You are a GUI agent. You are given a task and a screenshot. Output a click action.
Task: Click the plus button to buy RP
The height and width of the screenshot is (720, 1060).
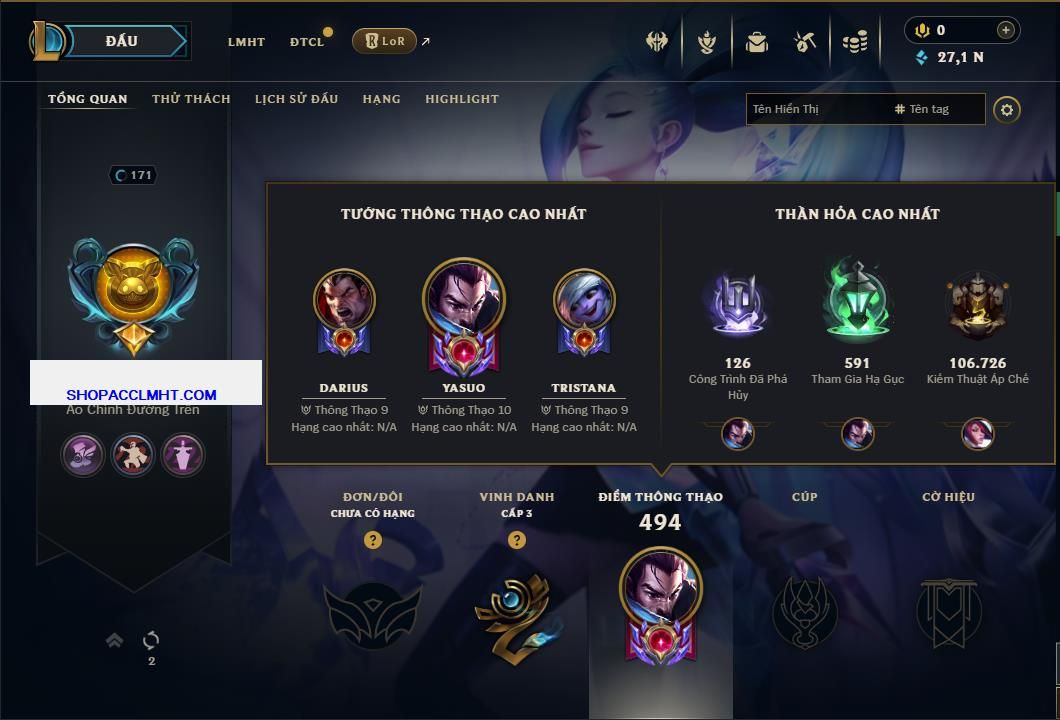click(x=1005, y=30)
